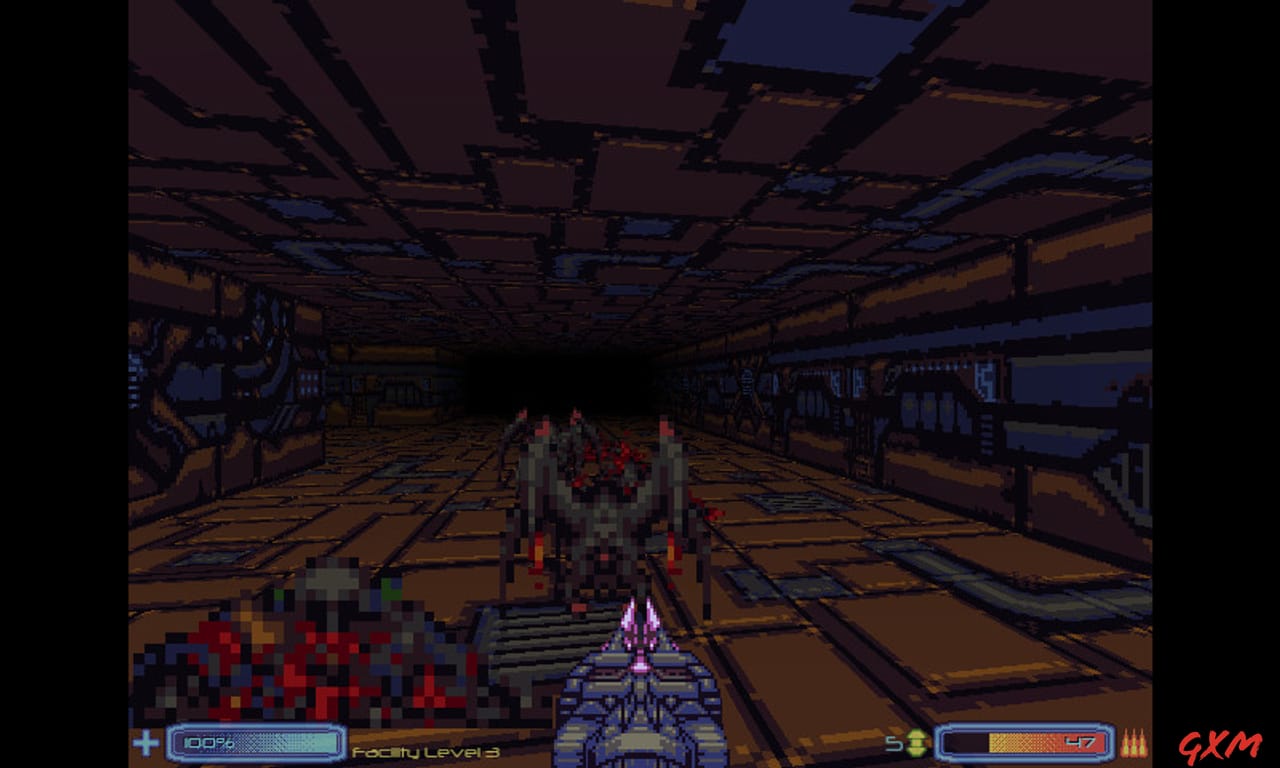Click the glowing blue health bar frame
Viewport: 1280px width, 768px height.
point(255,744)
